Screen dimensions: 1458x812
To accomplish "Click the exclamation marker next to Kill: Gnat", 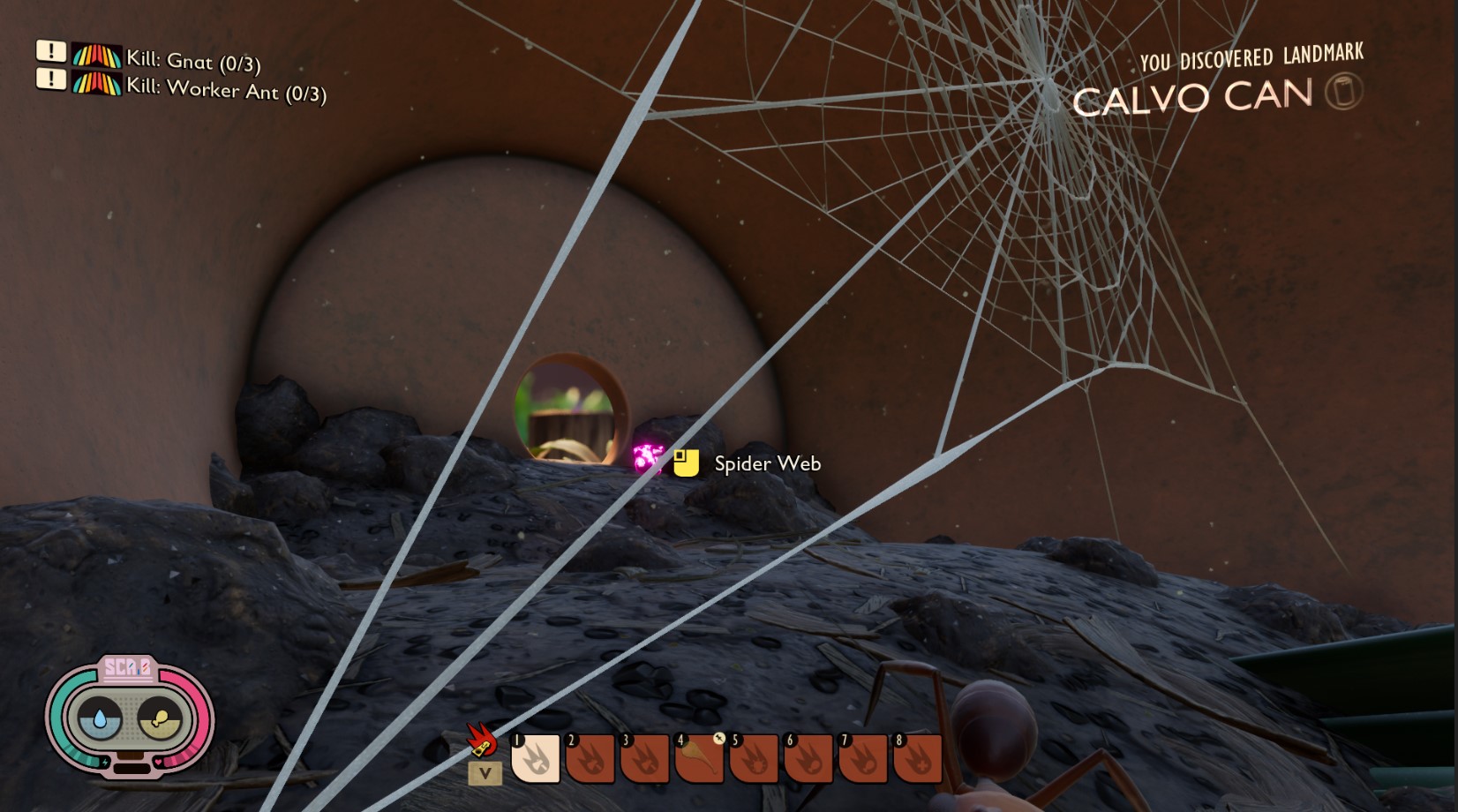I will click(52, 55).
